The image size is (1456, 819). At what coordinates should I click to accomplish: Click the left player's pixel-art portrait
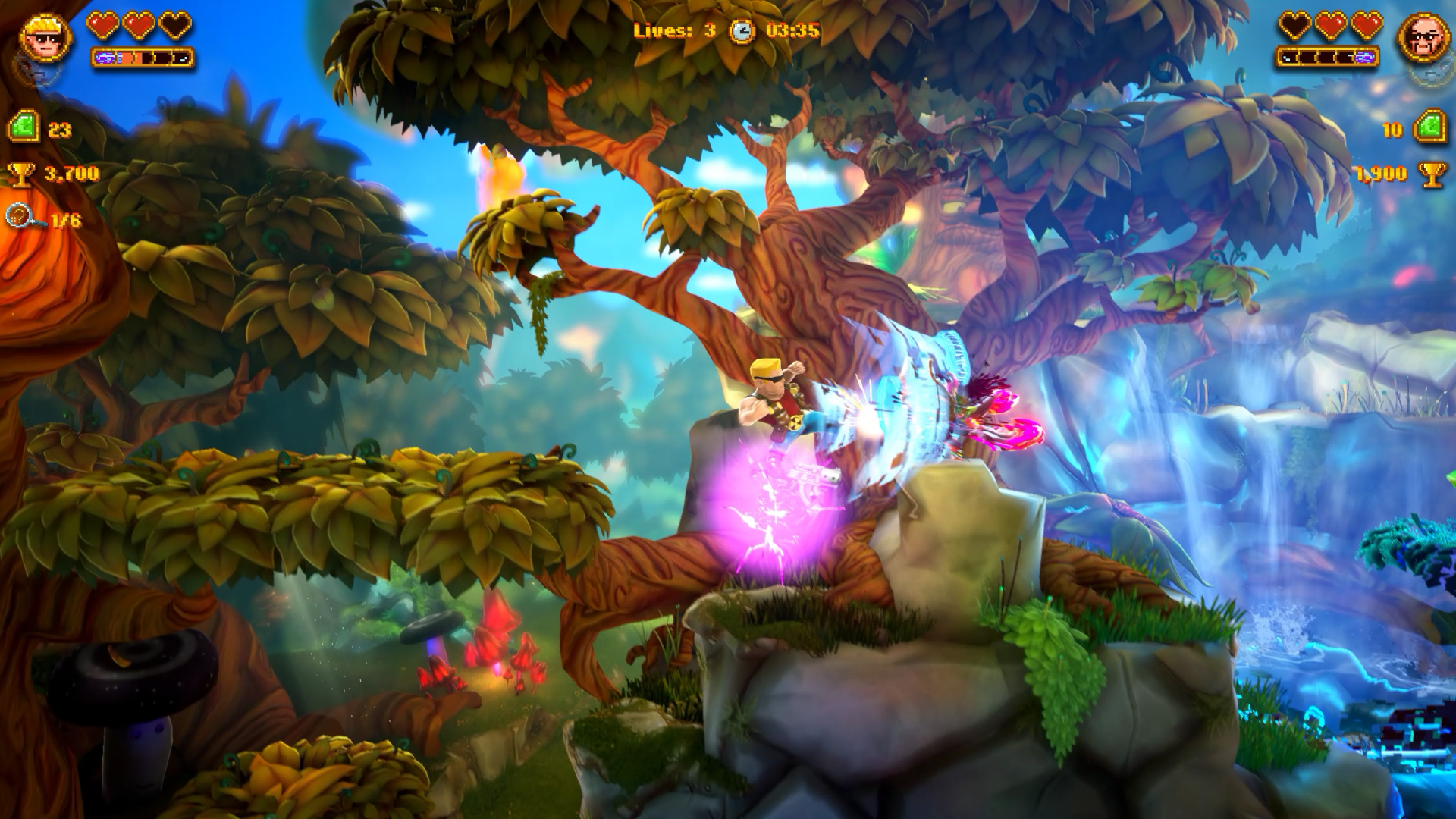(x=45, y=38)
